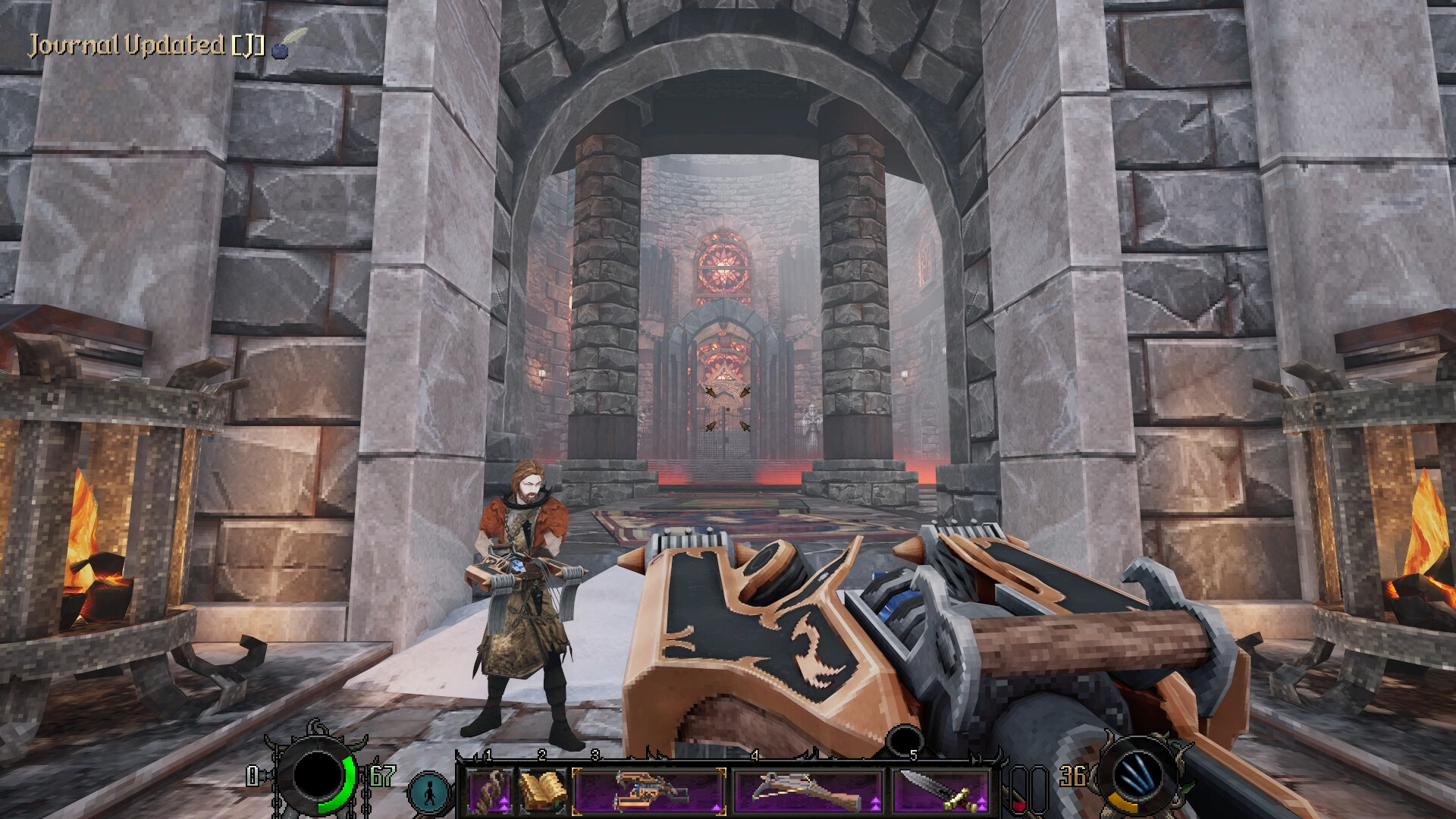Toggle the purple upgrade arrow on the rope slot
Viewport: 1456px width, 819px height.
pyautogui.click(x=503, y=802)
